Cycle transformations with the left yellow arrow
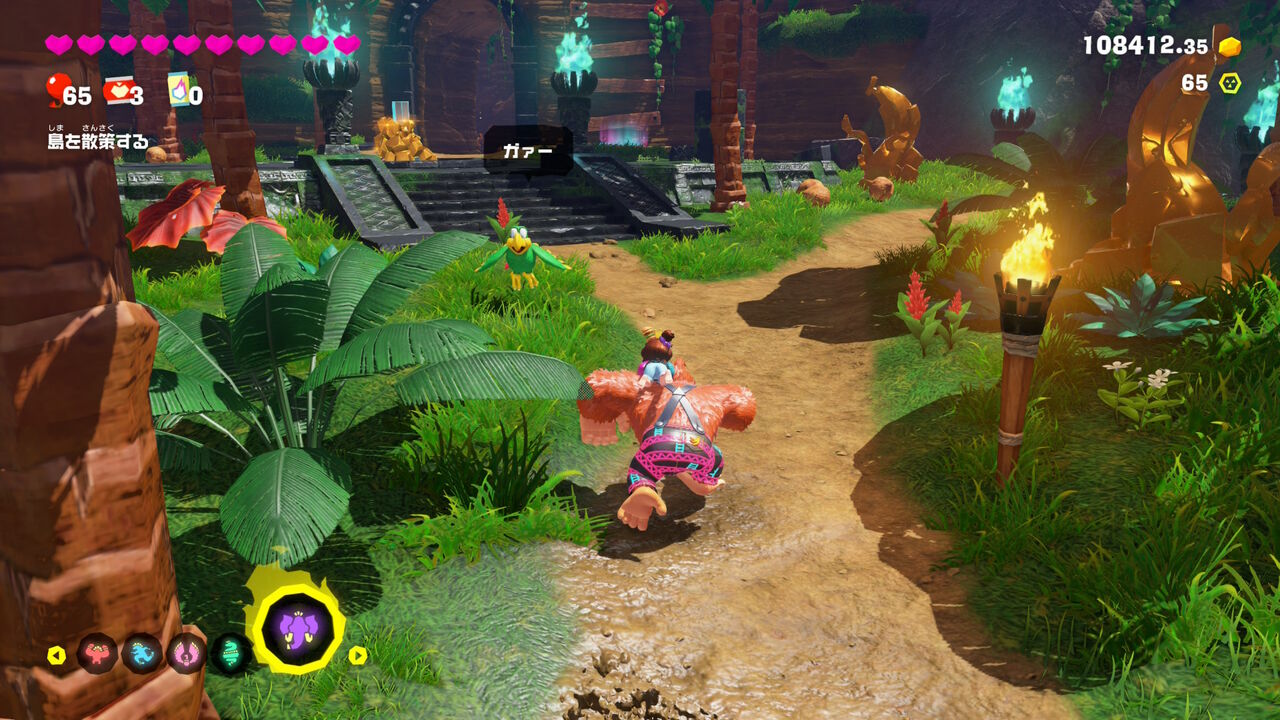The width and height of the screenshot is (1280, 720). click(x=57, y=655)
